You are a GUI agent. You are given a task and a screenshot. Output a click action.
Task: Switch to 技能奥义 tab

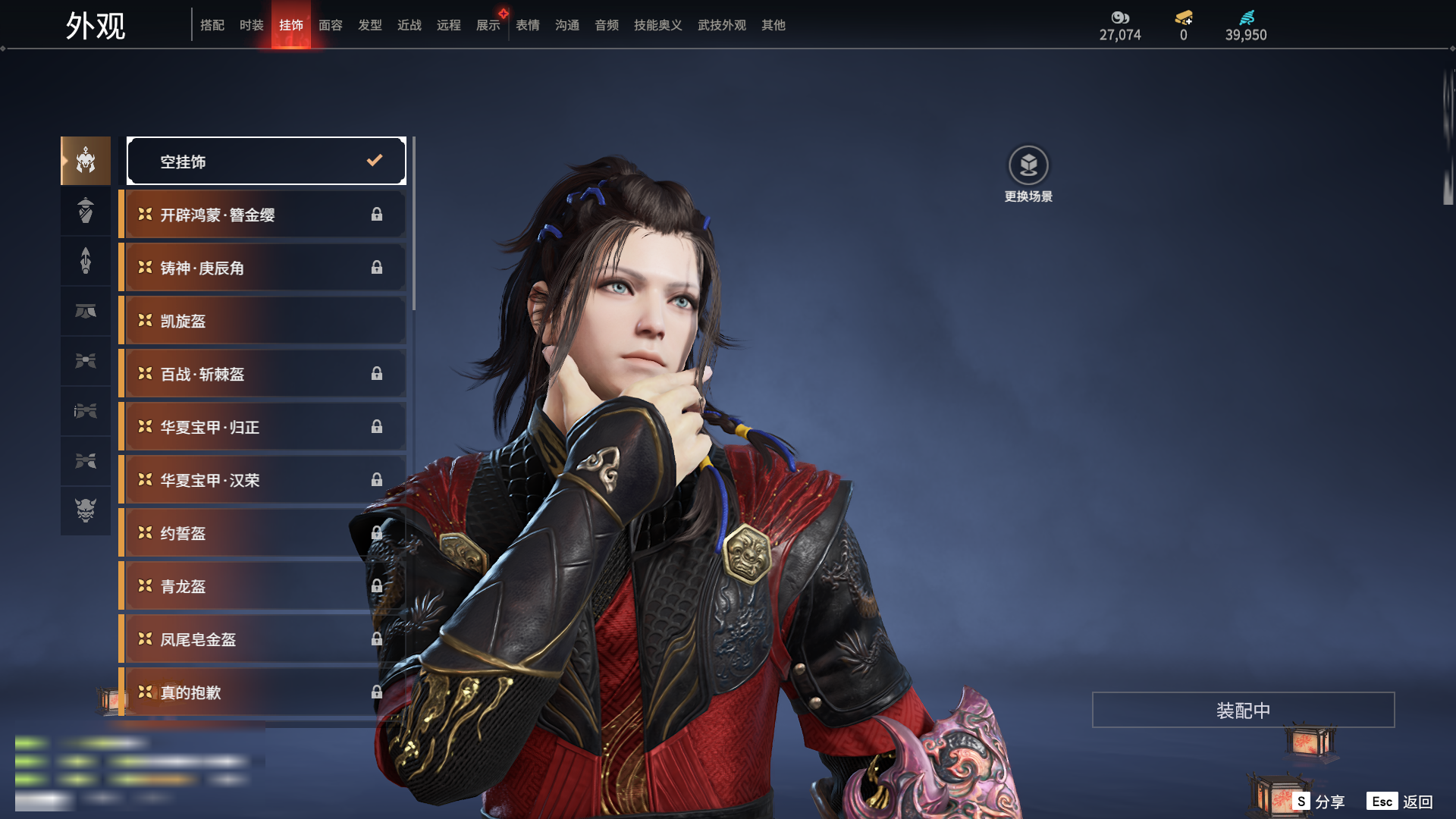click(657, 25)
